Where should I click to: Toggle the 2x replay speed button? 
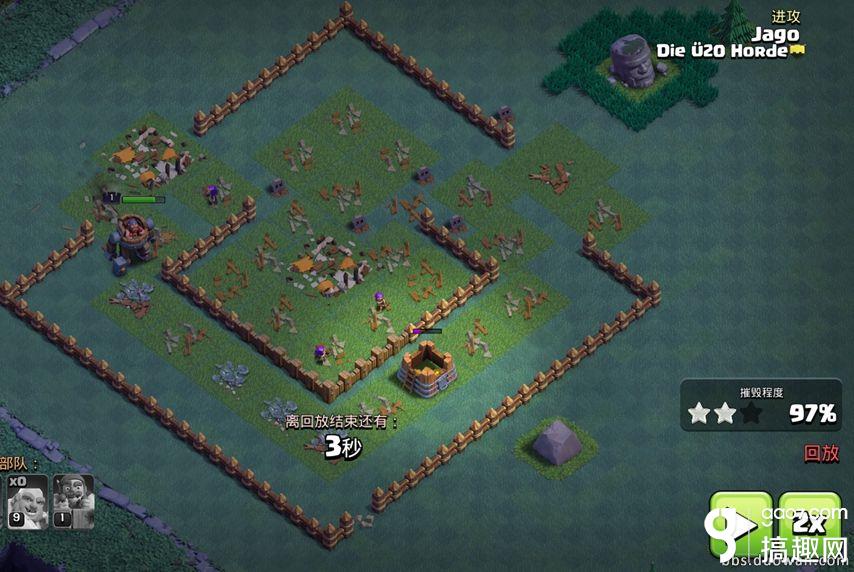point(809,523)
